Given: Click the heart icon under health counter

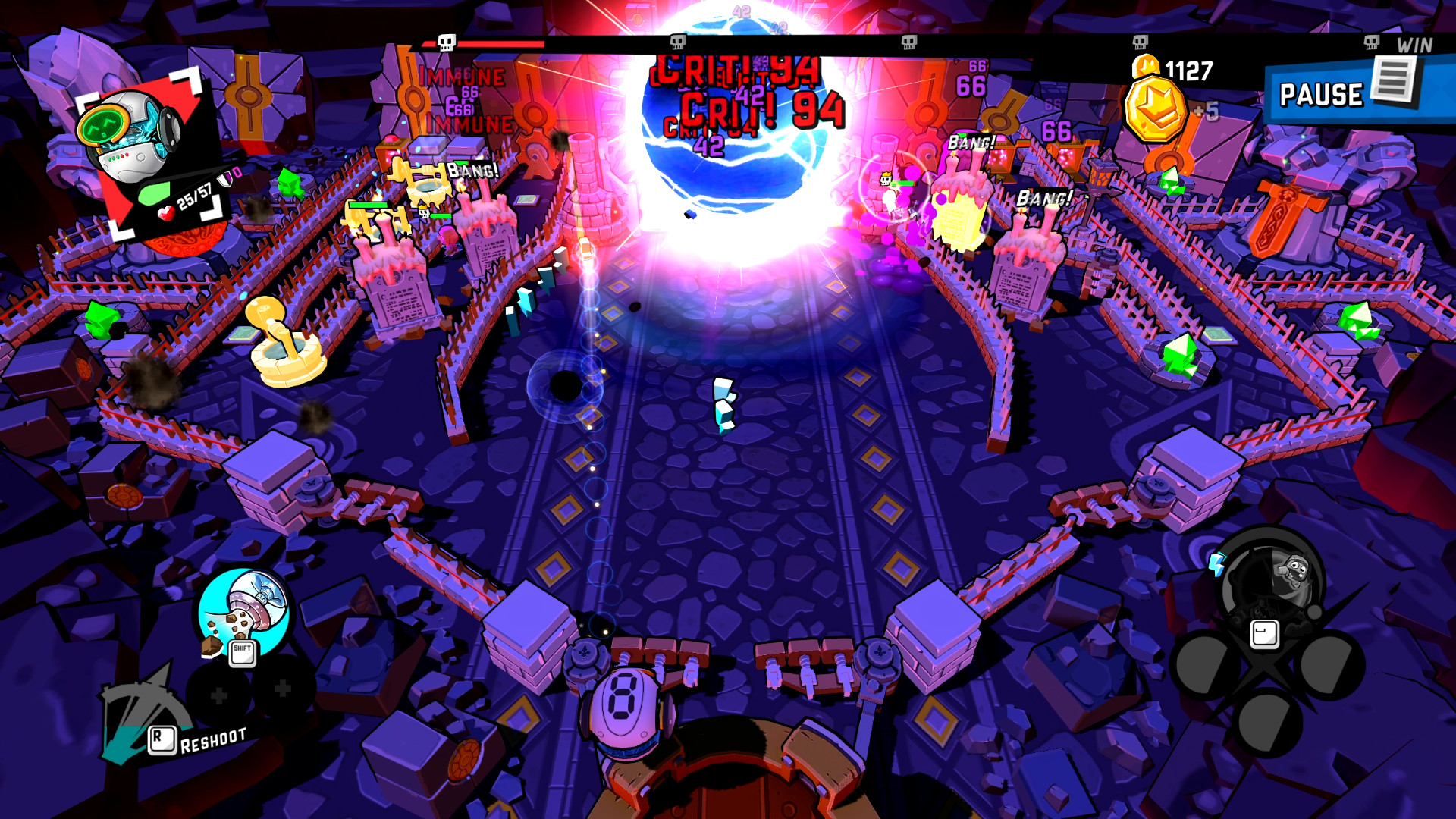Looking at the screenshot, I should (x=165, y=213).
